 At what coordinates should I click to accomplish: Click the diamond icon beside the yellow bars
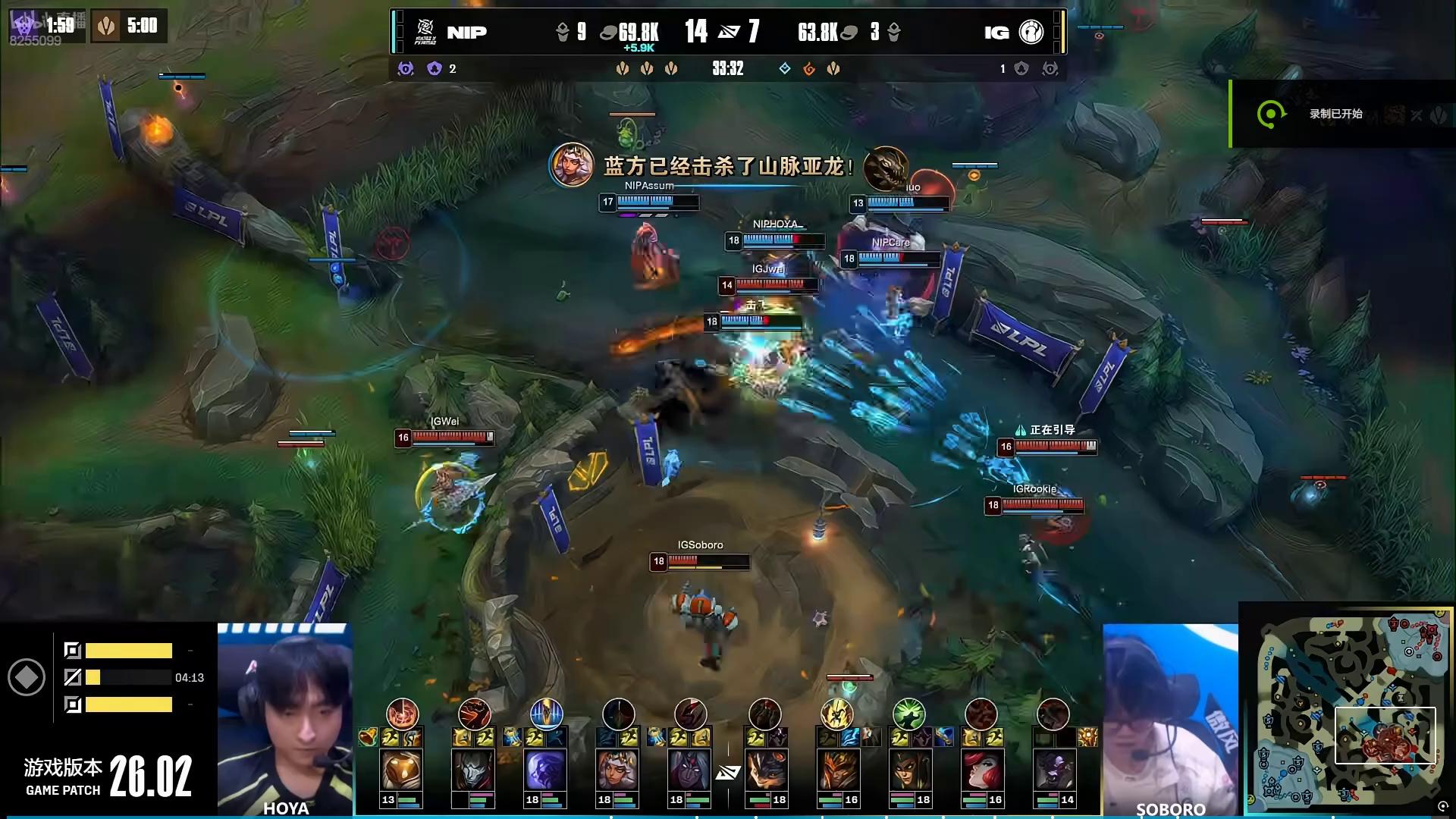[x=27, y=677]
